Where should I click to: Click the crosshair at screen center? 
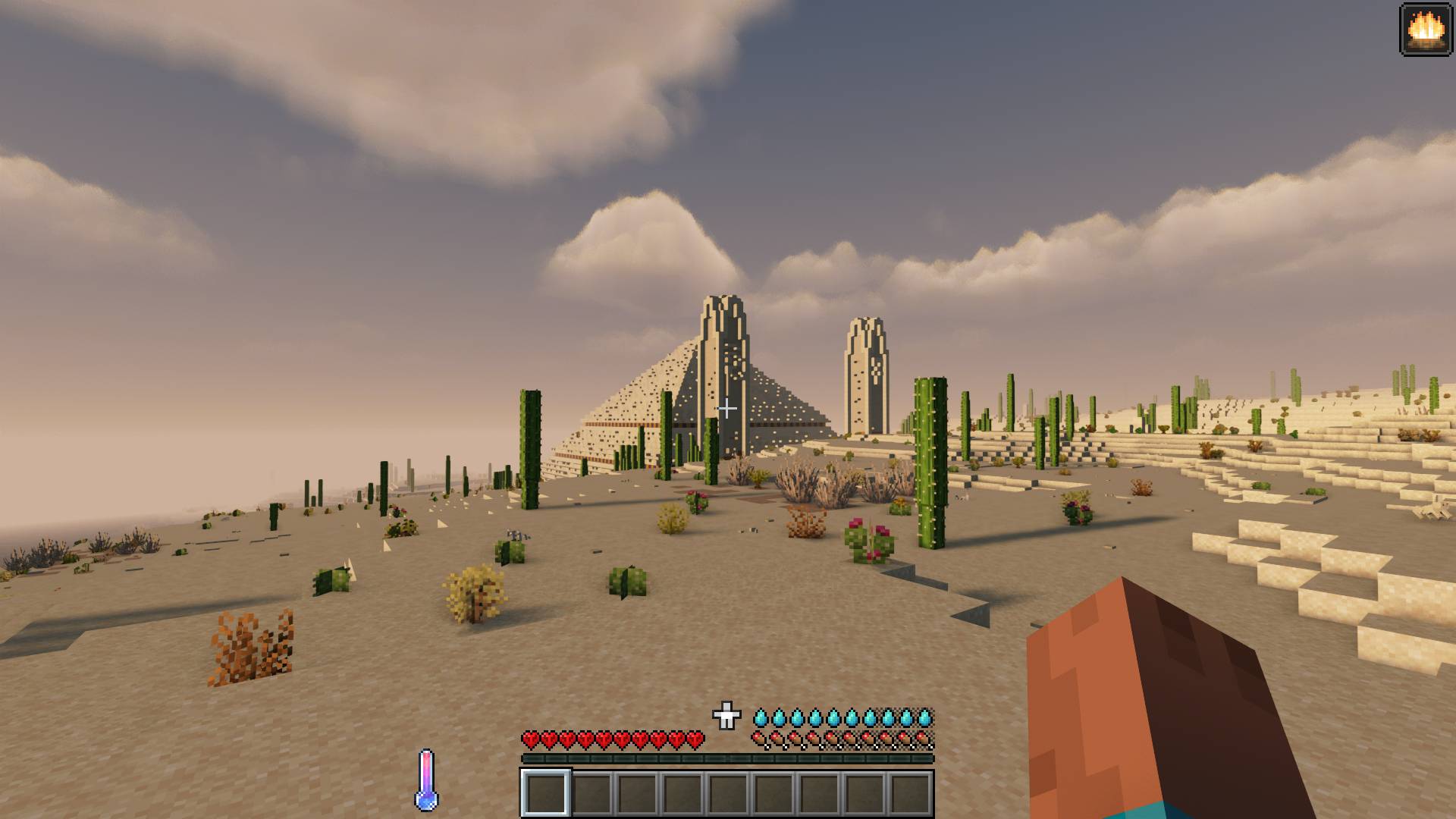tap(727, 408)
